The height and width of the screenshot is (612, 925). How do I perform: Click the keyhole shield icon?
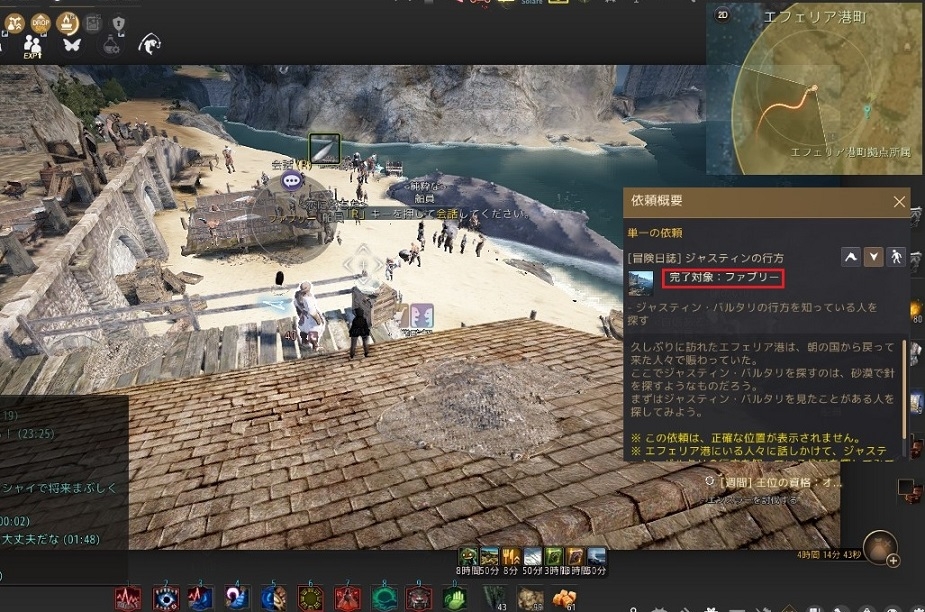point(118,22)
